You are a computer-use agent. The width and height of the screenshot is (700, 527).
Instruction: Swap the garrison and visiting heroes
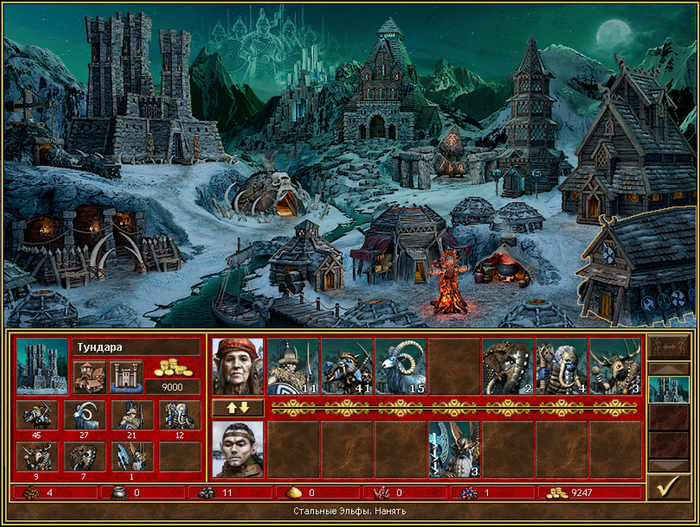click(238, 408)
